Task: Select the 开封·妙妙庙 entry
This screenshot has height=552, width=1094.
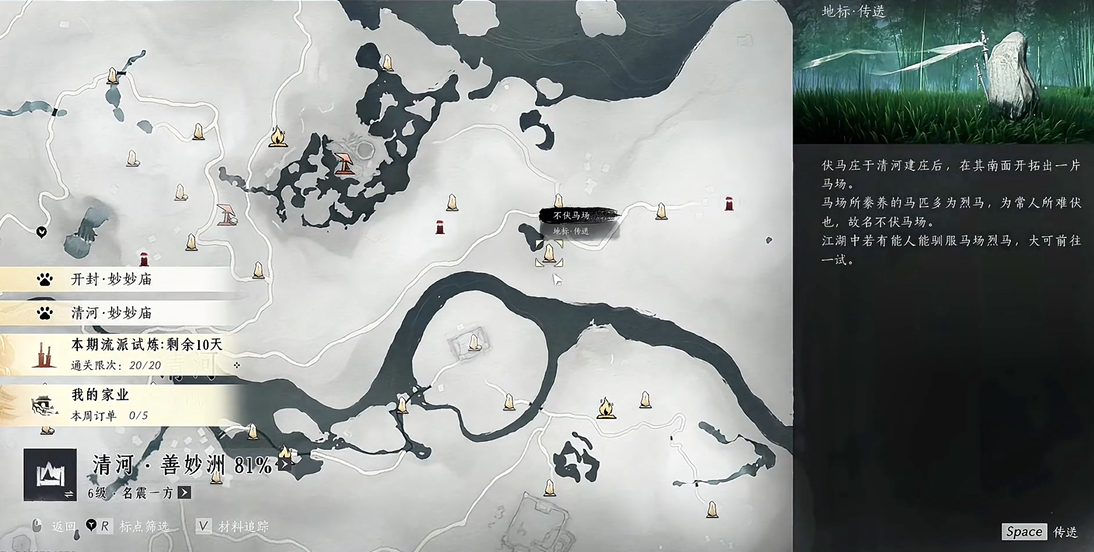Action: coord(120,280)
